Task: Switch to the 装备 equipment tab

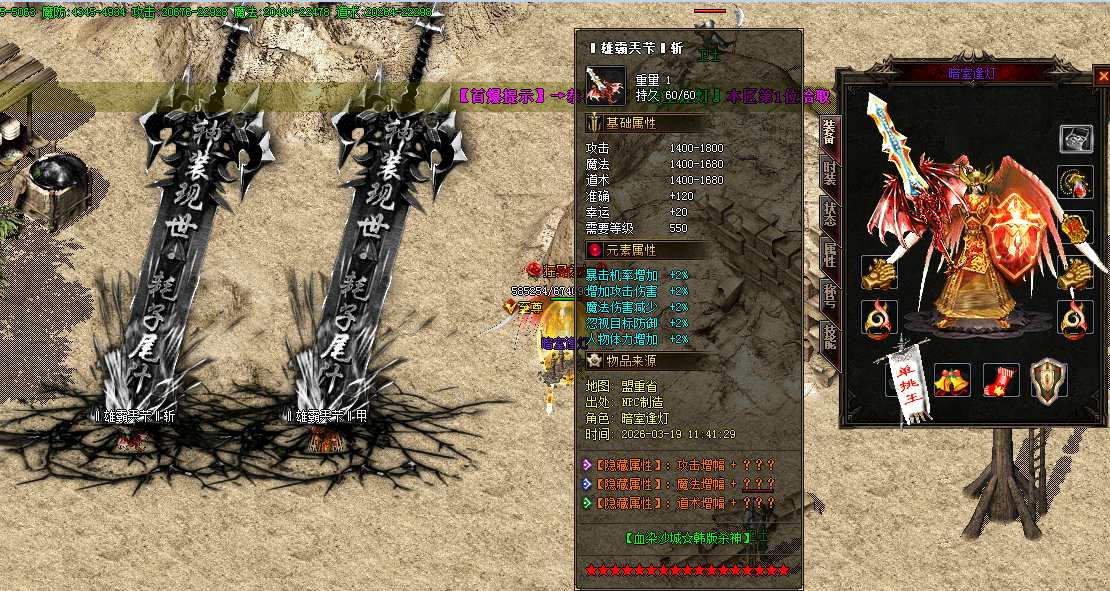Action: [x=829, y=134]
